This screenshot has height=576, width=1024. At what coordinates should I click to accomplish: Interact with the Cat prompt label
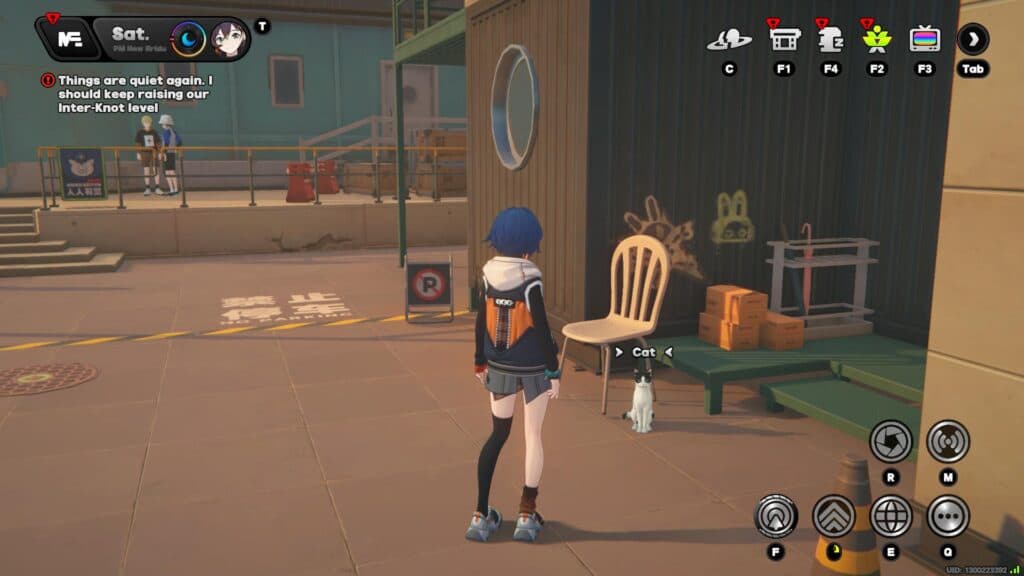643,352
